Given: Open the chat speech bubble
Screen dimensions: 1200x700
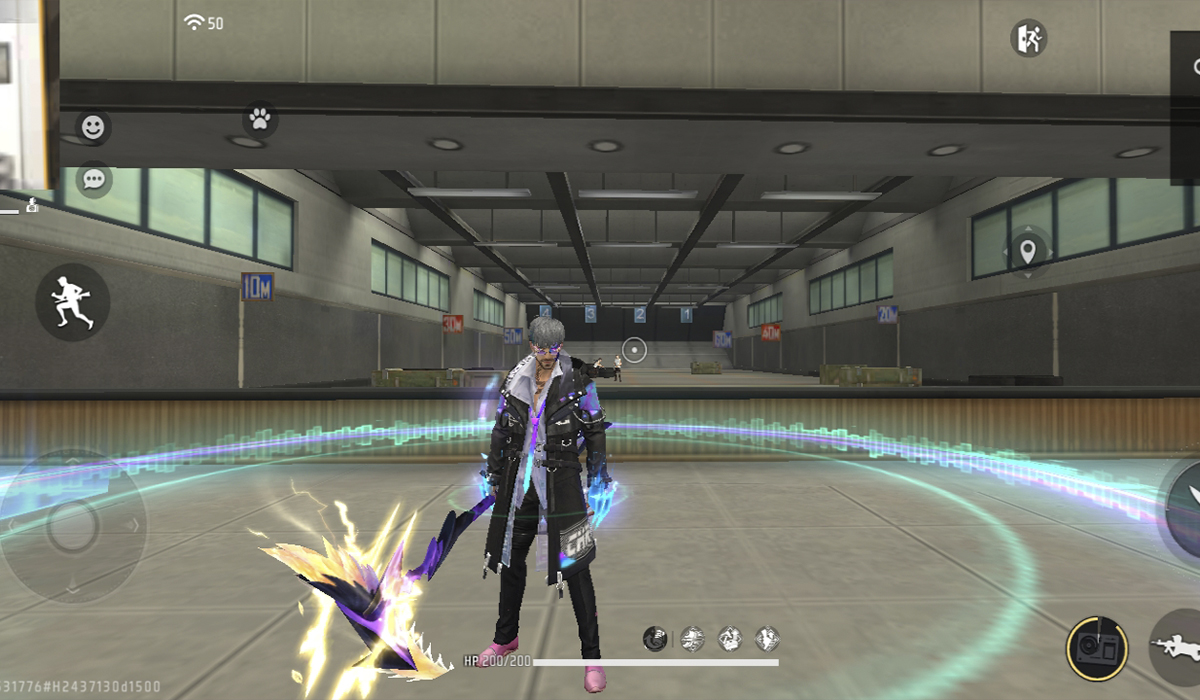Looking at the screenshot, I should (x=94, y=179).
